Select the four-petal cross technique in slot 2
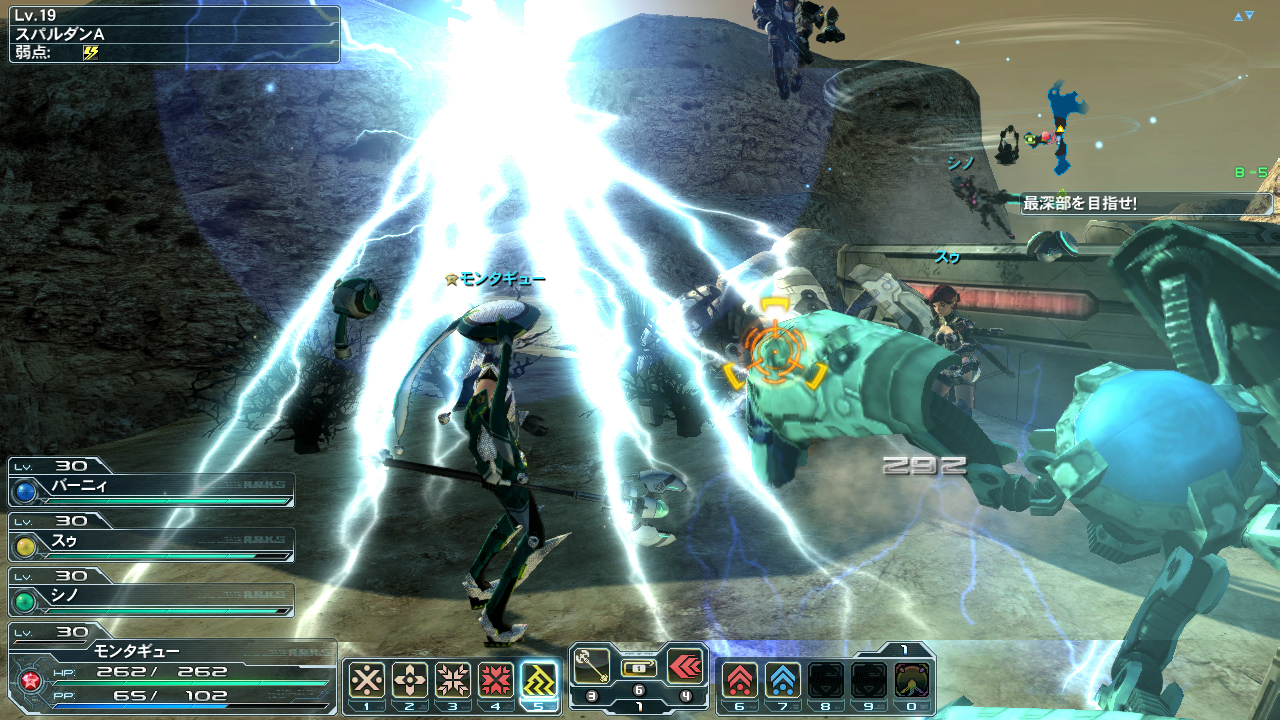 (410, 680)
